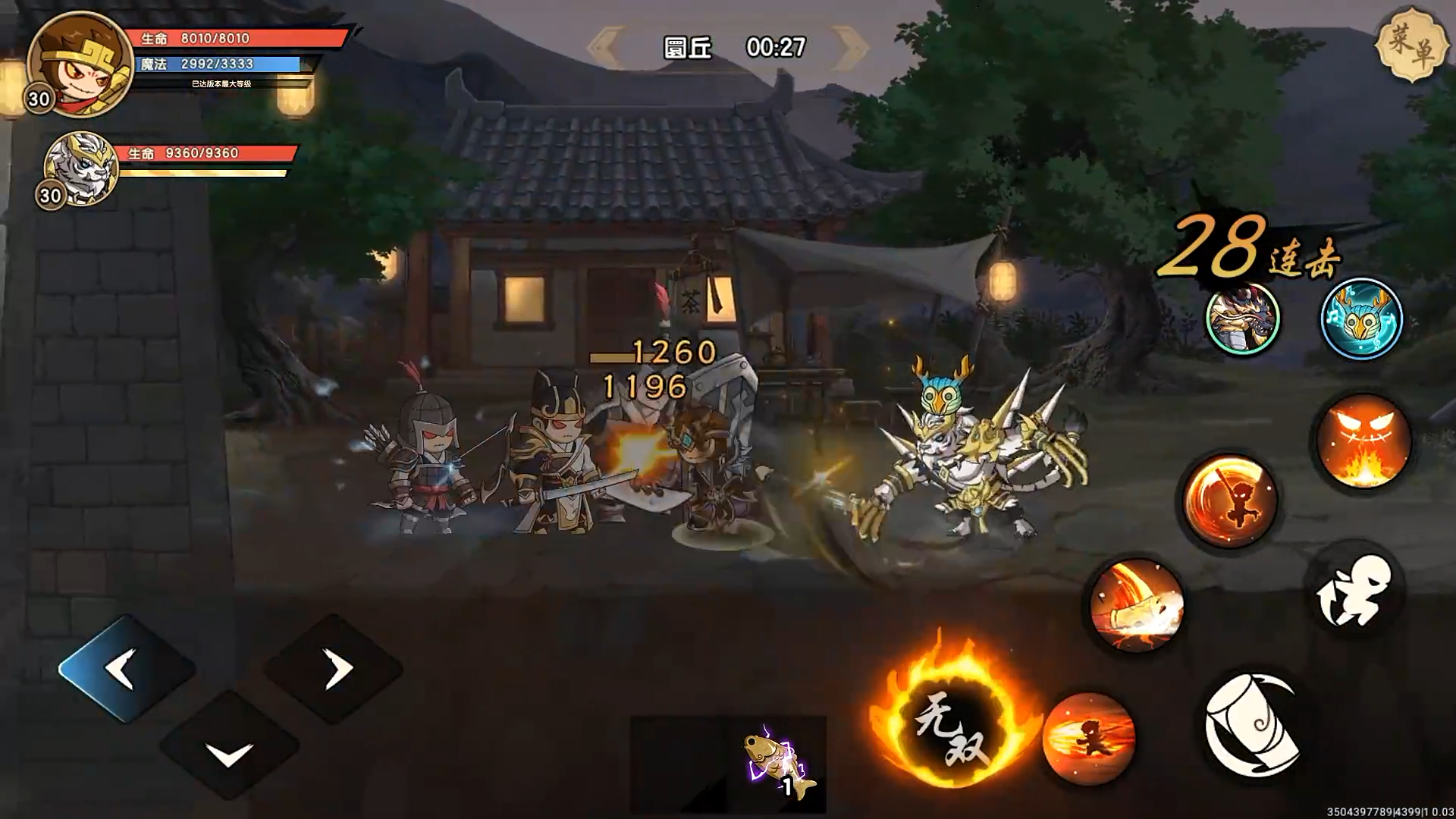Cast the flaming blade skill
Viewport: 1456px width, 819px height.
point(1134,607)
